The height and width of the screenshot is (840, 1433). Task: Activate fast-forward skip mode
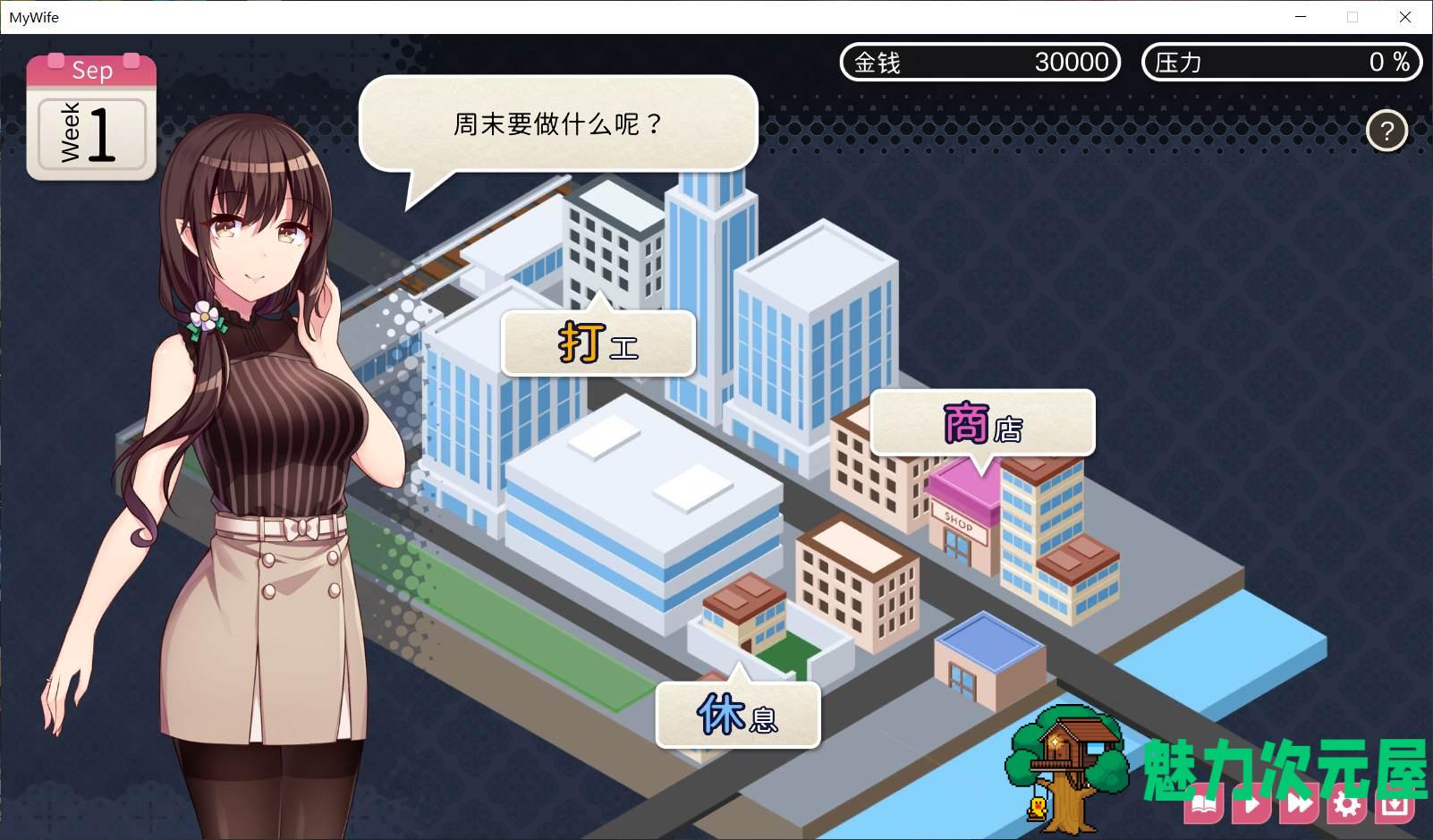1301,803
